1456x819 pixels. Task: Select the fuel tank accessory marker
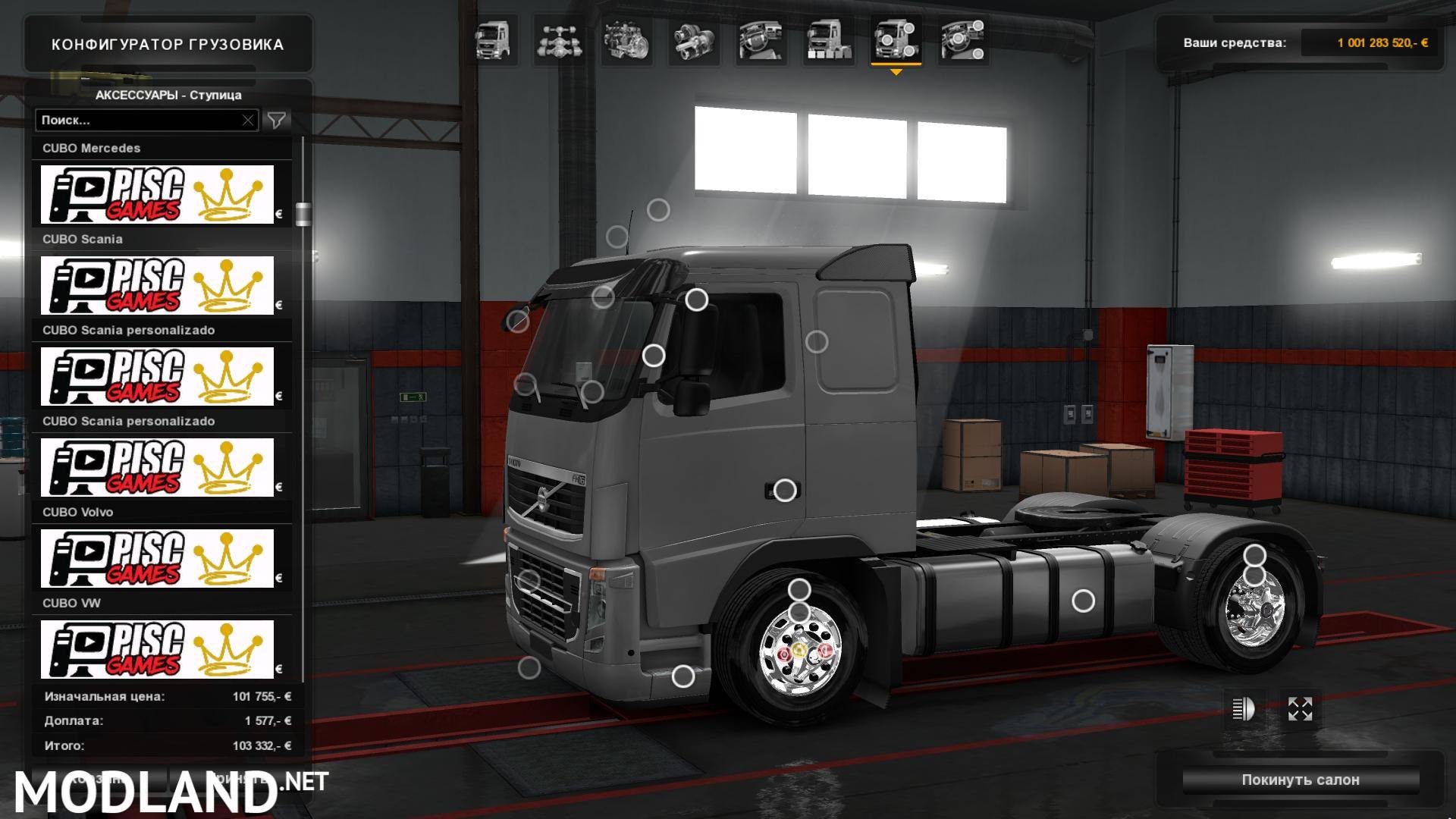pos(1083,601)
